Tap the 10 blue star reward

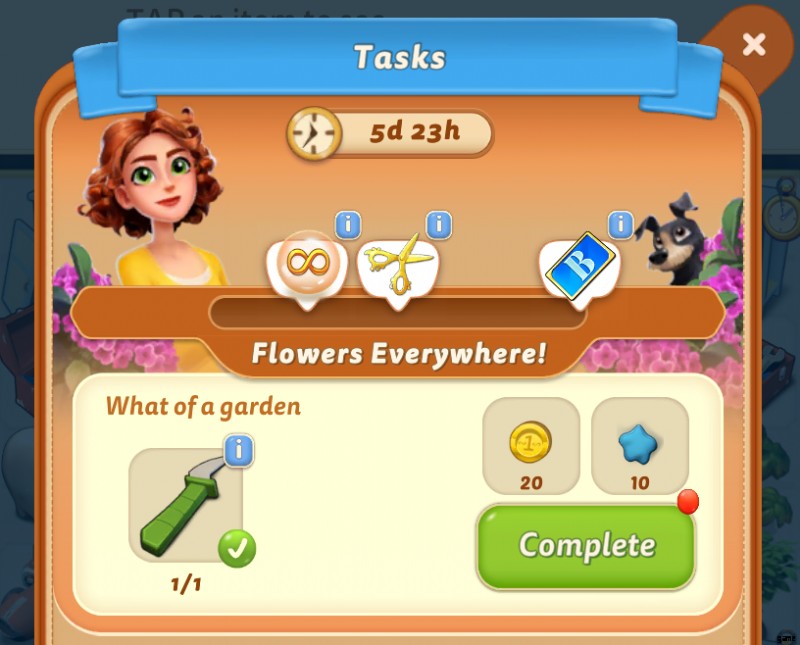coord(640,445)
